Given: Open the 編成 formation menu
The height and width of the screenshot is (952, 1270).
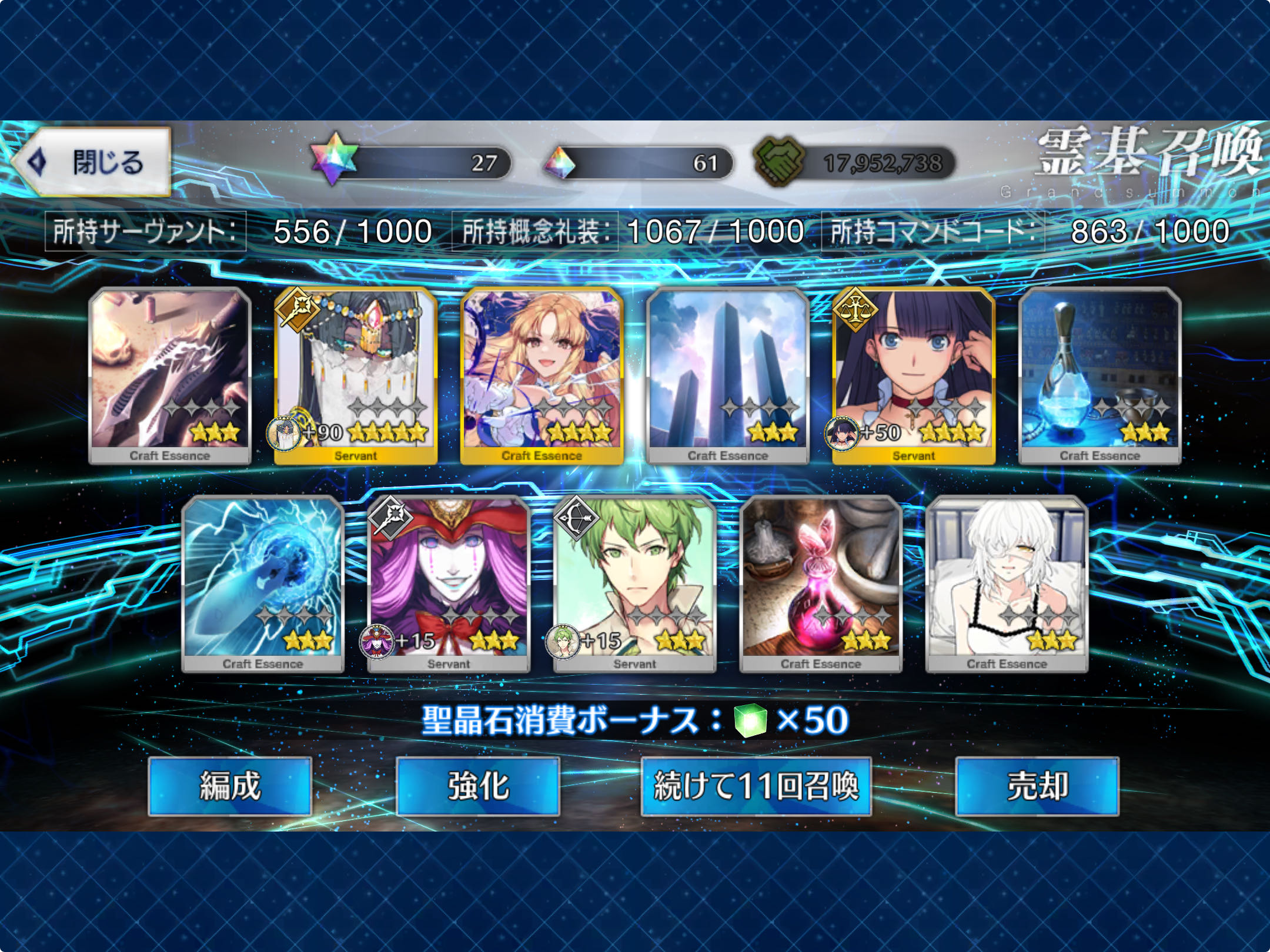Looking at the screenshot, I should pyautogui.click(x=229, y=786).
